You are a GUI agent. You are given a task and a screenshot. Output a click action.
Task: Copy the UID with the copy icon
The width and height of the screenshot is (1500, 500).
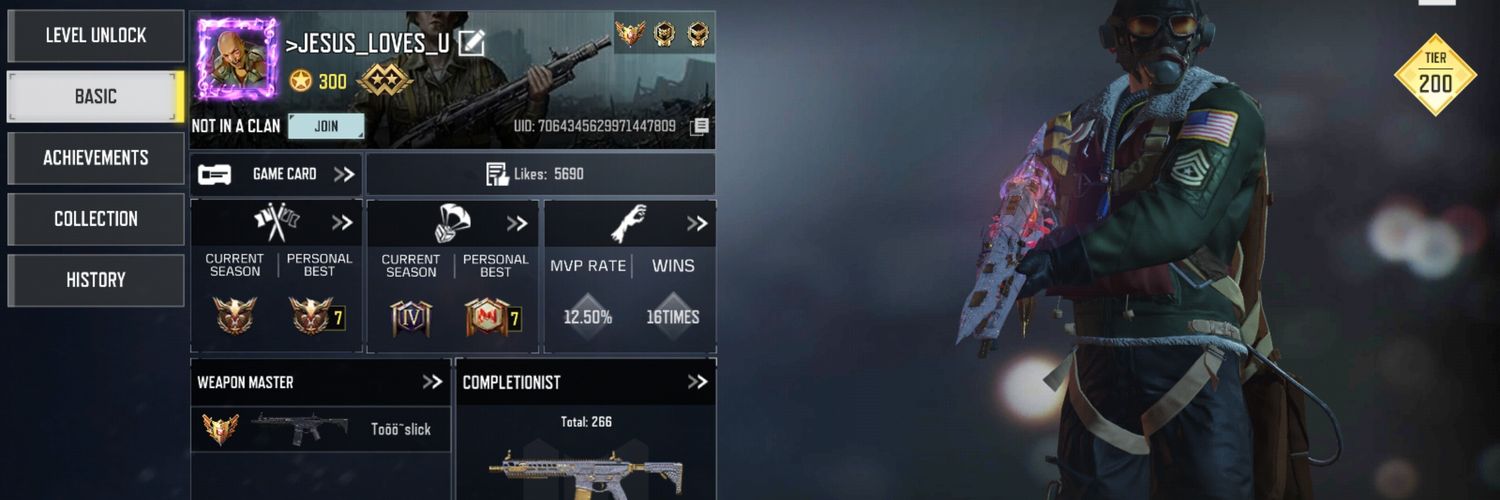click(700, 126)
